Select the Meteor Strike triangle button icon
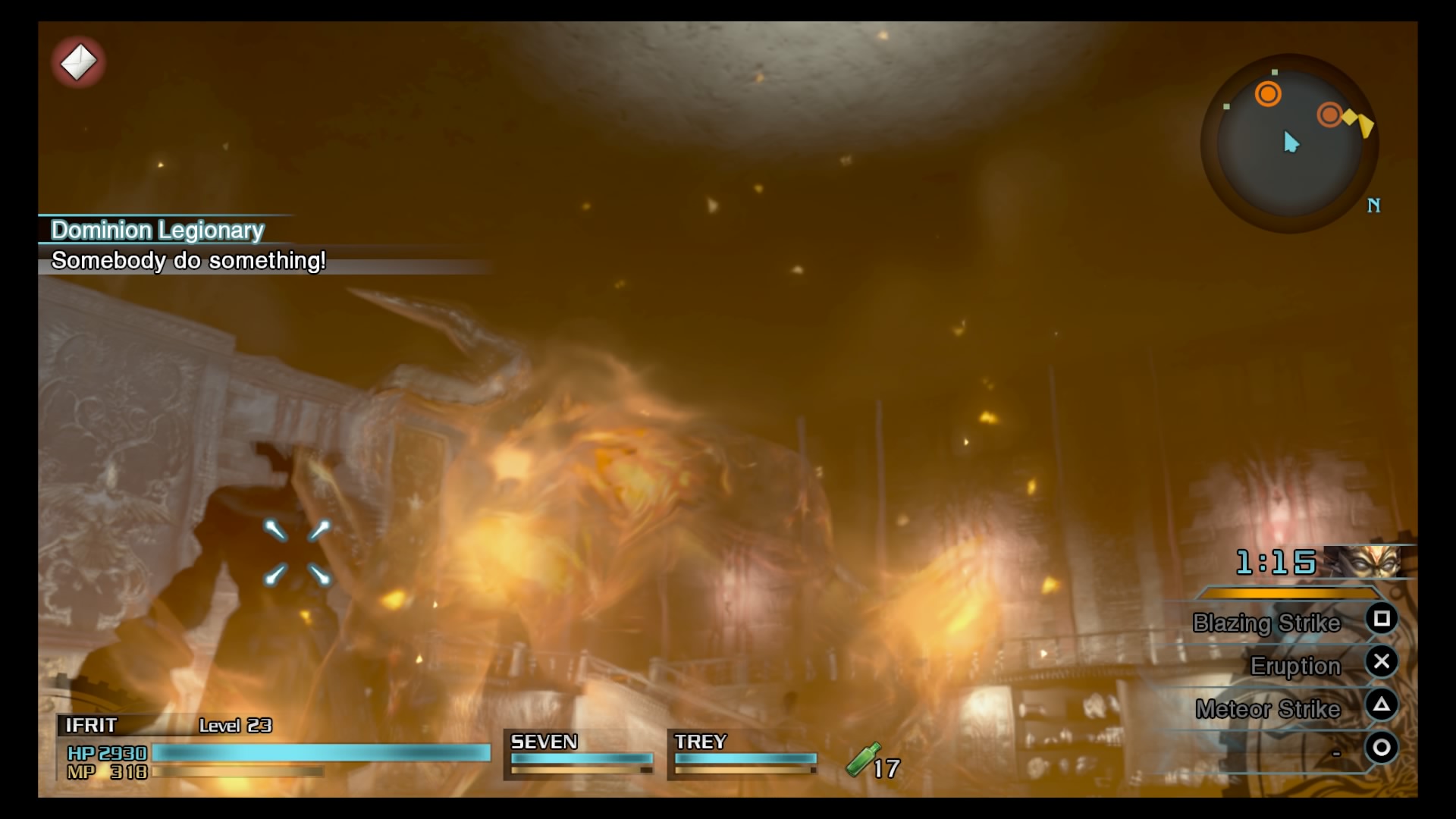 click(1382, 707)
